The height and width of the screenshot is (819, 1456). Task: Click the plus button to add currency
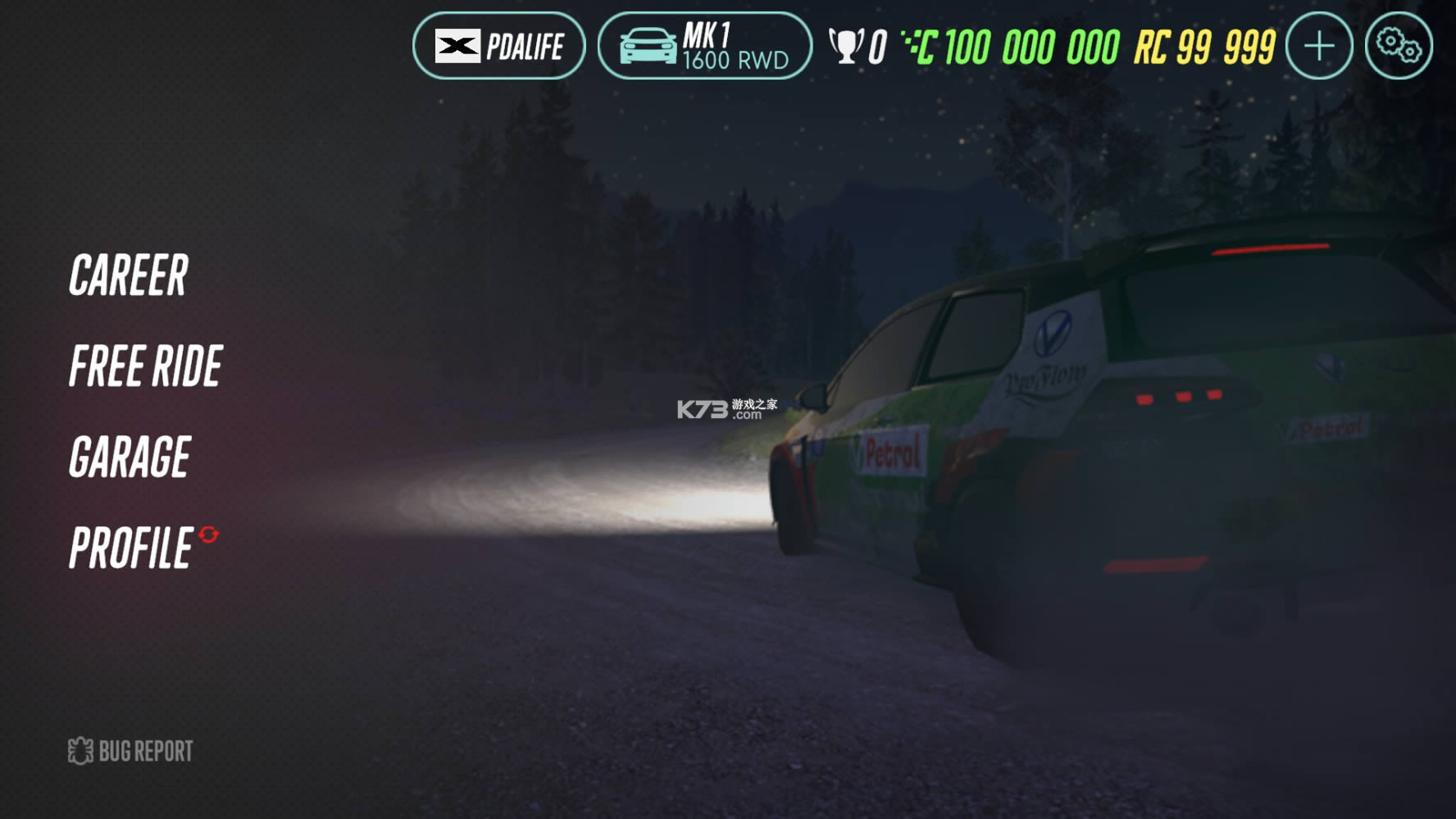pos(1318,46)
